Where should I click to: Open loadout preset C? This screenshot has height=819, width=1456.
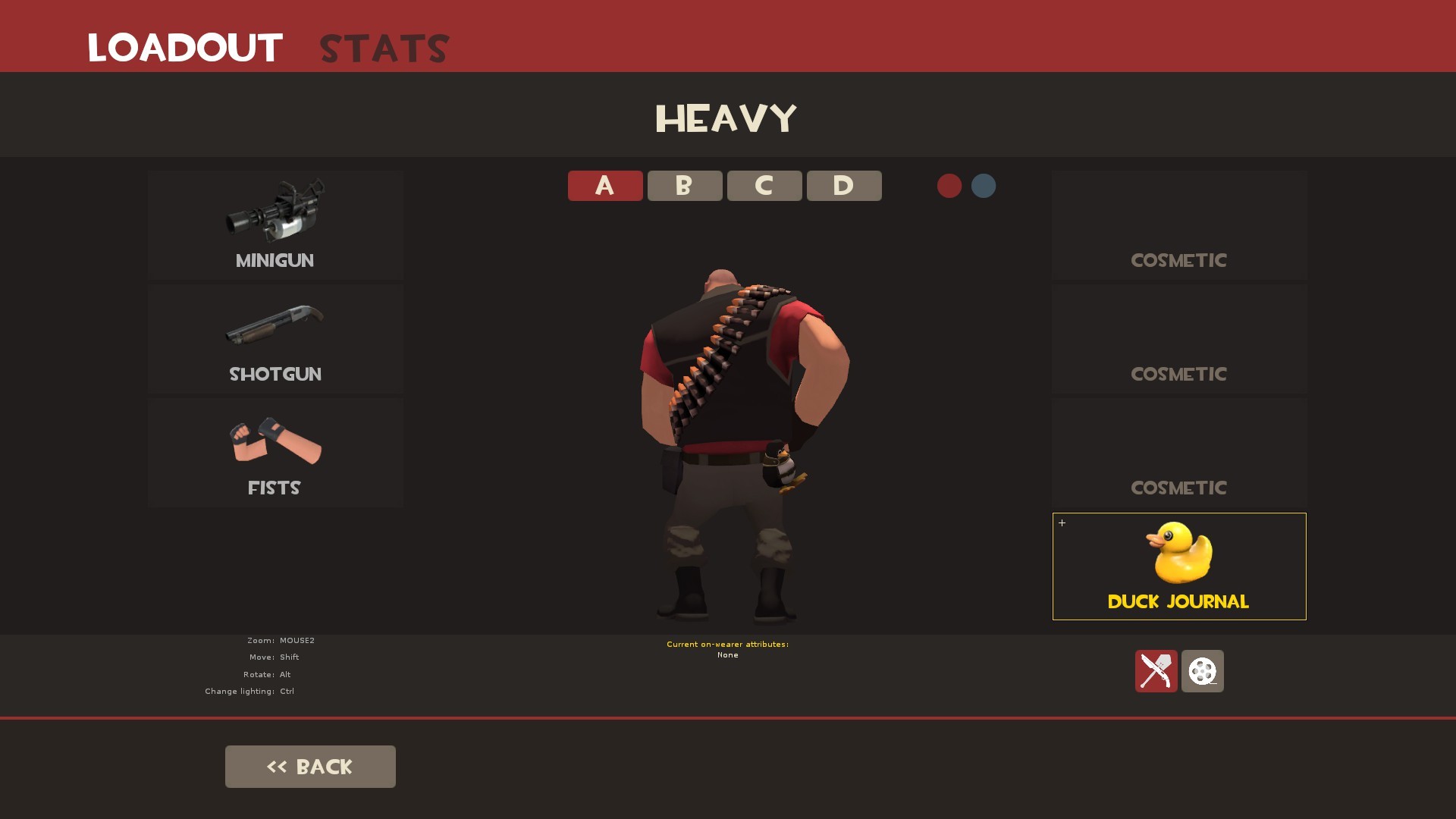[x=764, y=185]
